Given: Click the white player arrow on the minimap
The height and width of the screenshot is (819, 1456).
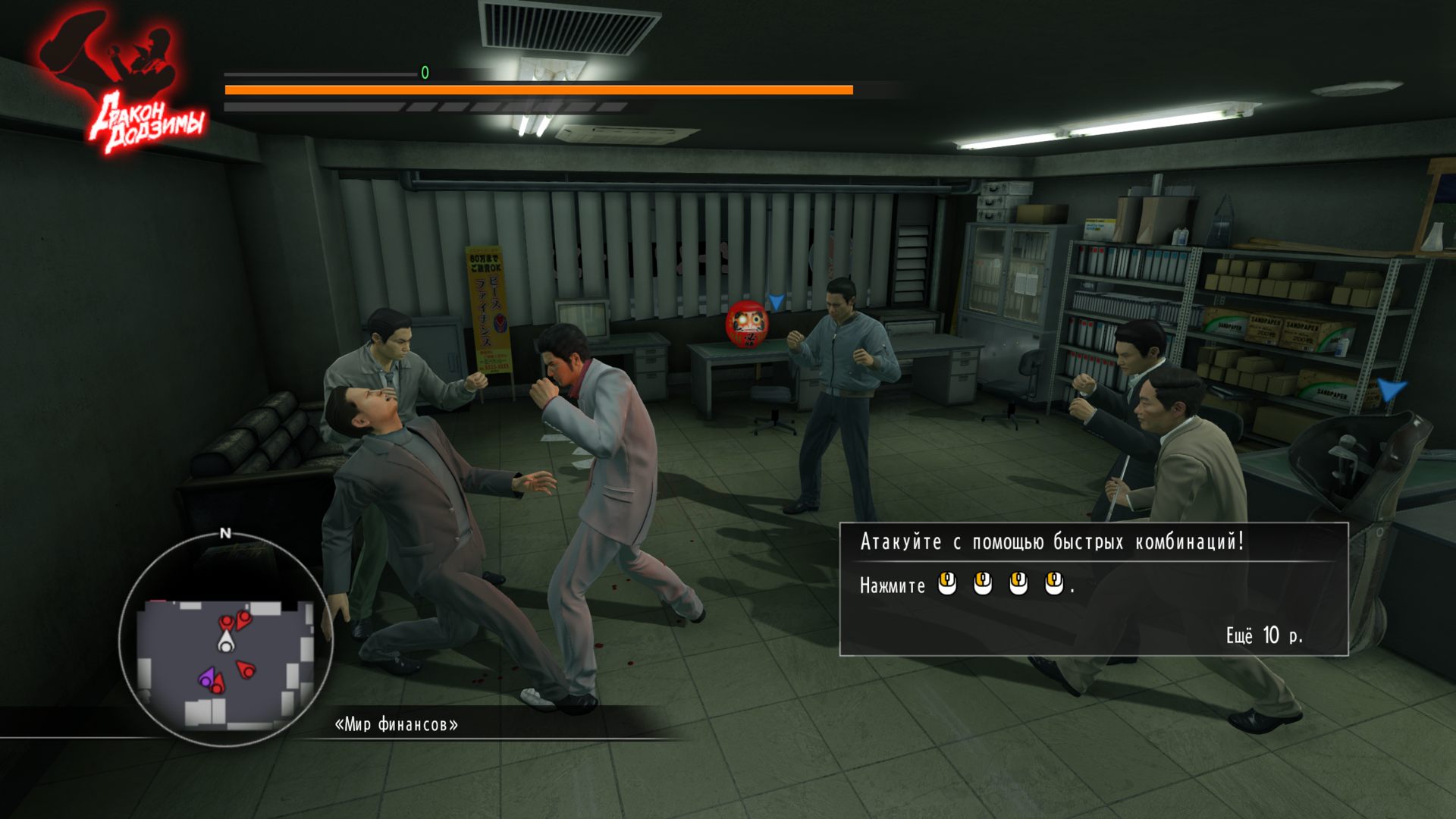Looking at the screenshot, I should 225,643.
